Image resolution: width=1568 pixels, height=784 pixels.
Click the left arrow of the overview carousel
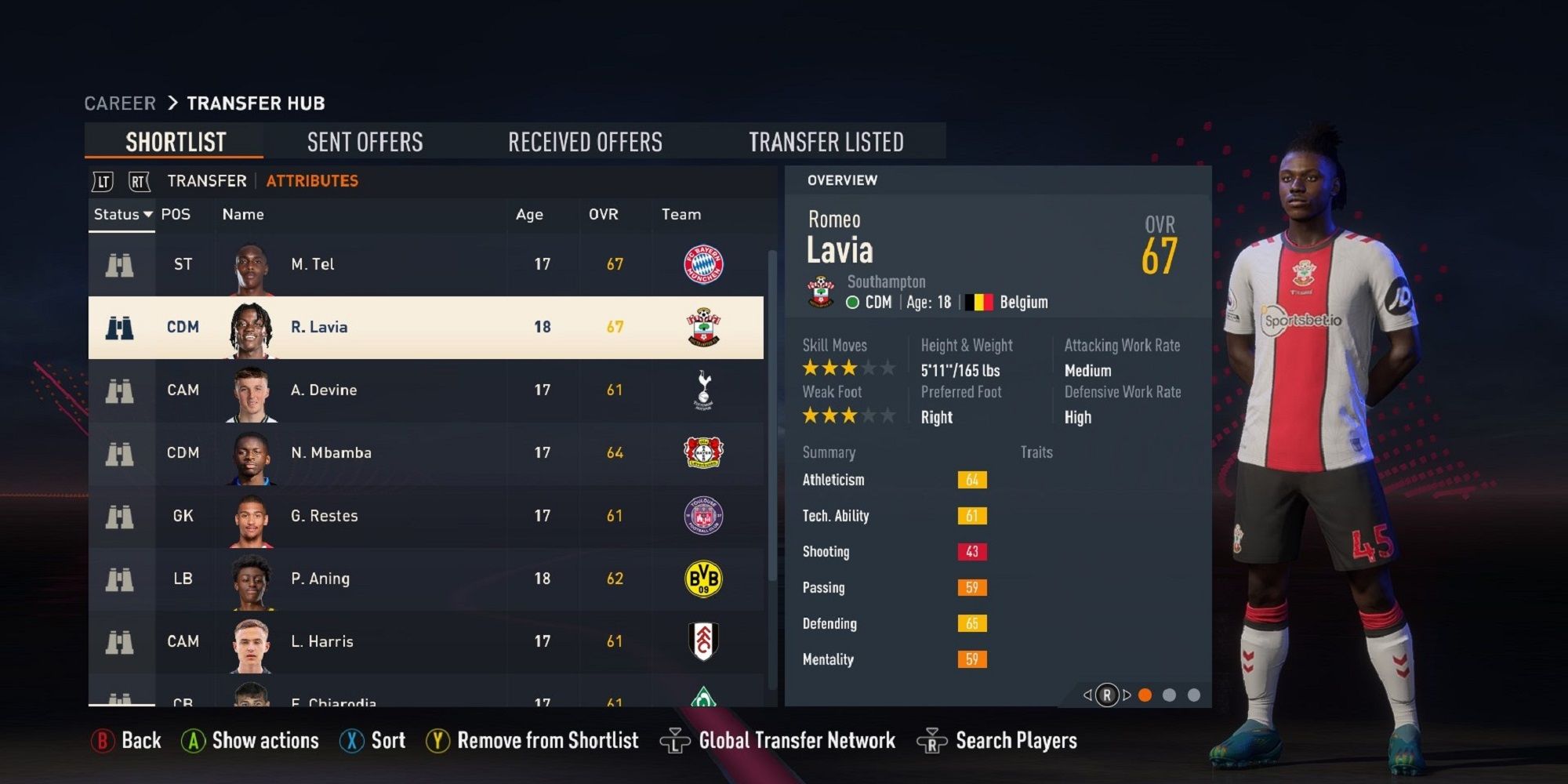(1087, 694)
